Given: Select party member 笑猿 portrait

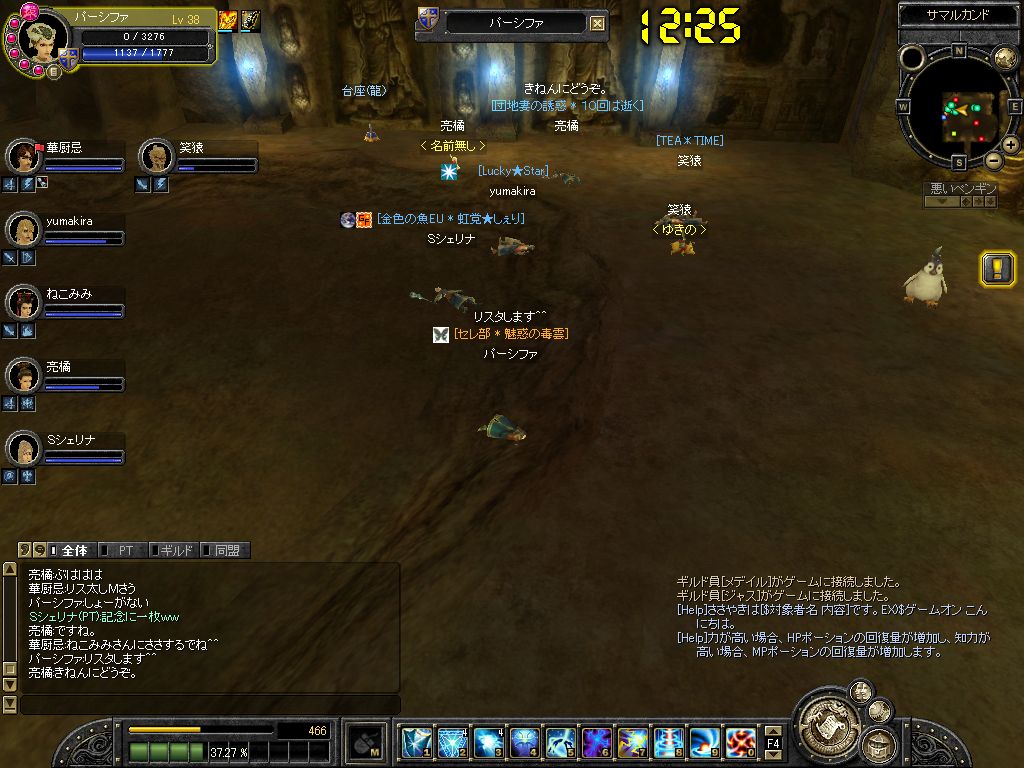Looking at the screenshot, I should [155, 157].
